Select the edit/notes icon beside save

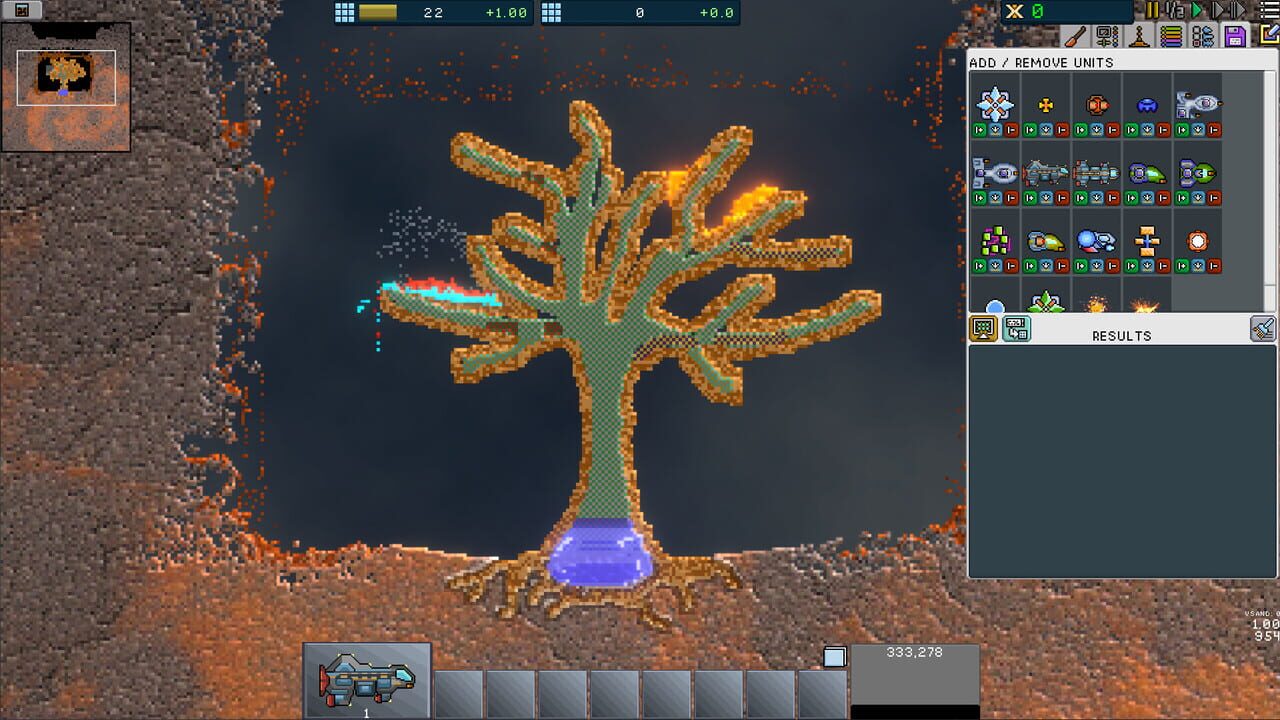click(1269, 35)
